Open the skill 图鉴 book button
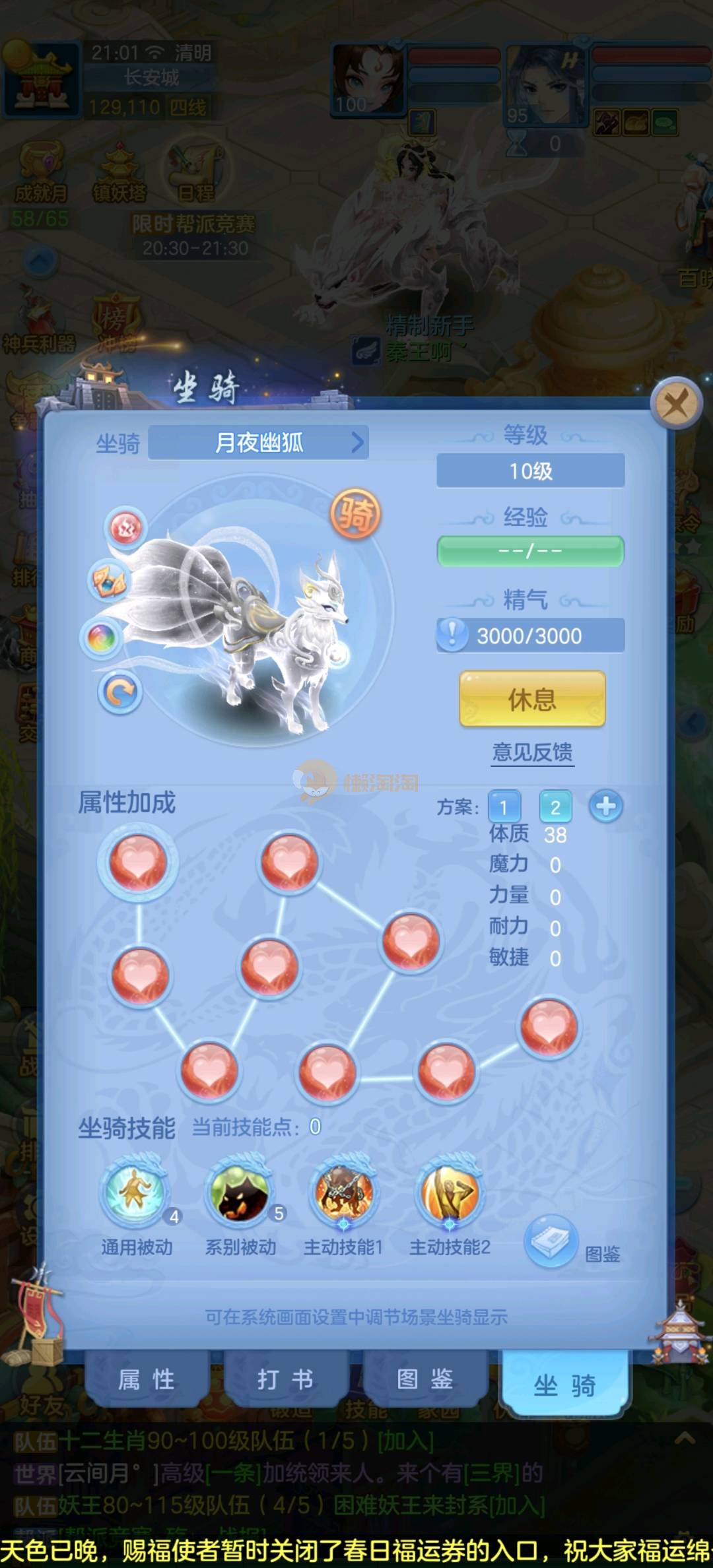Viewport: 713px width, 1568px height. coord(552,1242)
